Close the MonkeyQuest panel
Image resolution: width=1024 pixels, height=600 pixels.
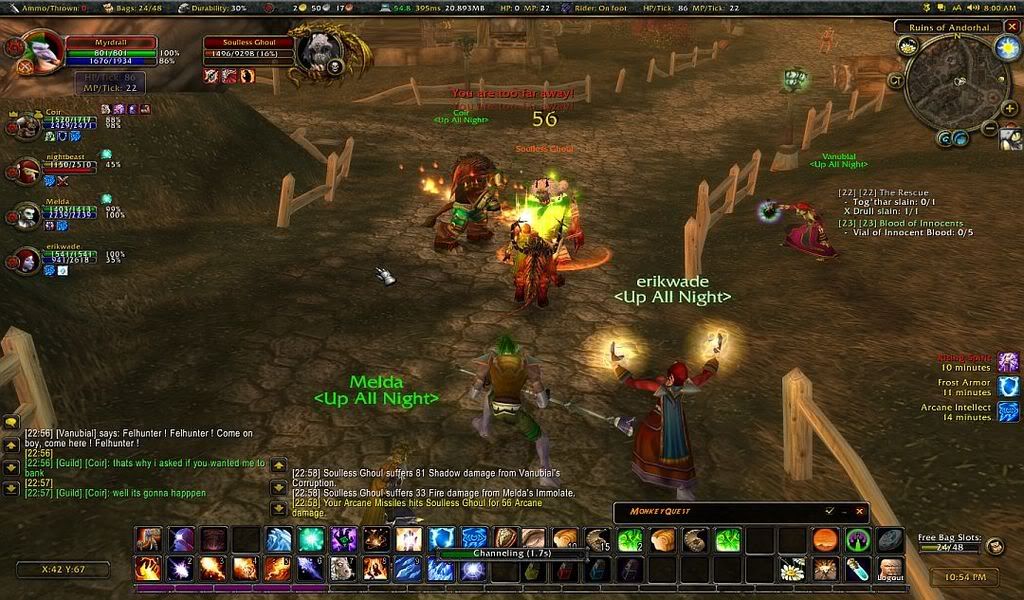tap(859, 511)
